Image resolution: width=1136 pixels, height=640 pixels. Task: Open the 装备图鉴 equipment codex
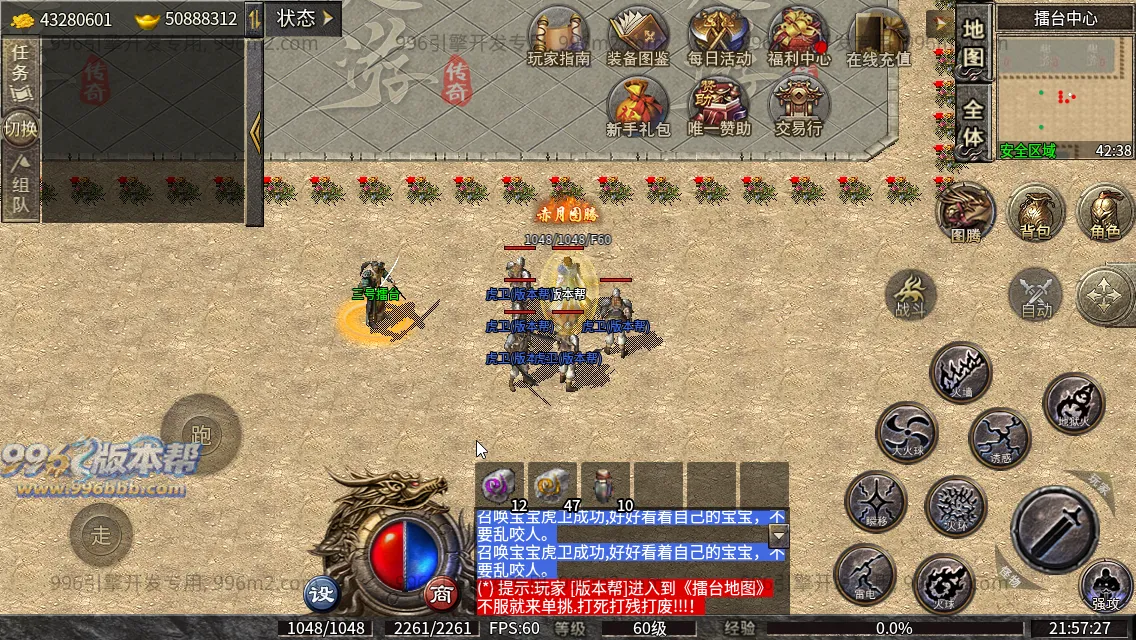tap(638, 36)
